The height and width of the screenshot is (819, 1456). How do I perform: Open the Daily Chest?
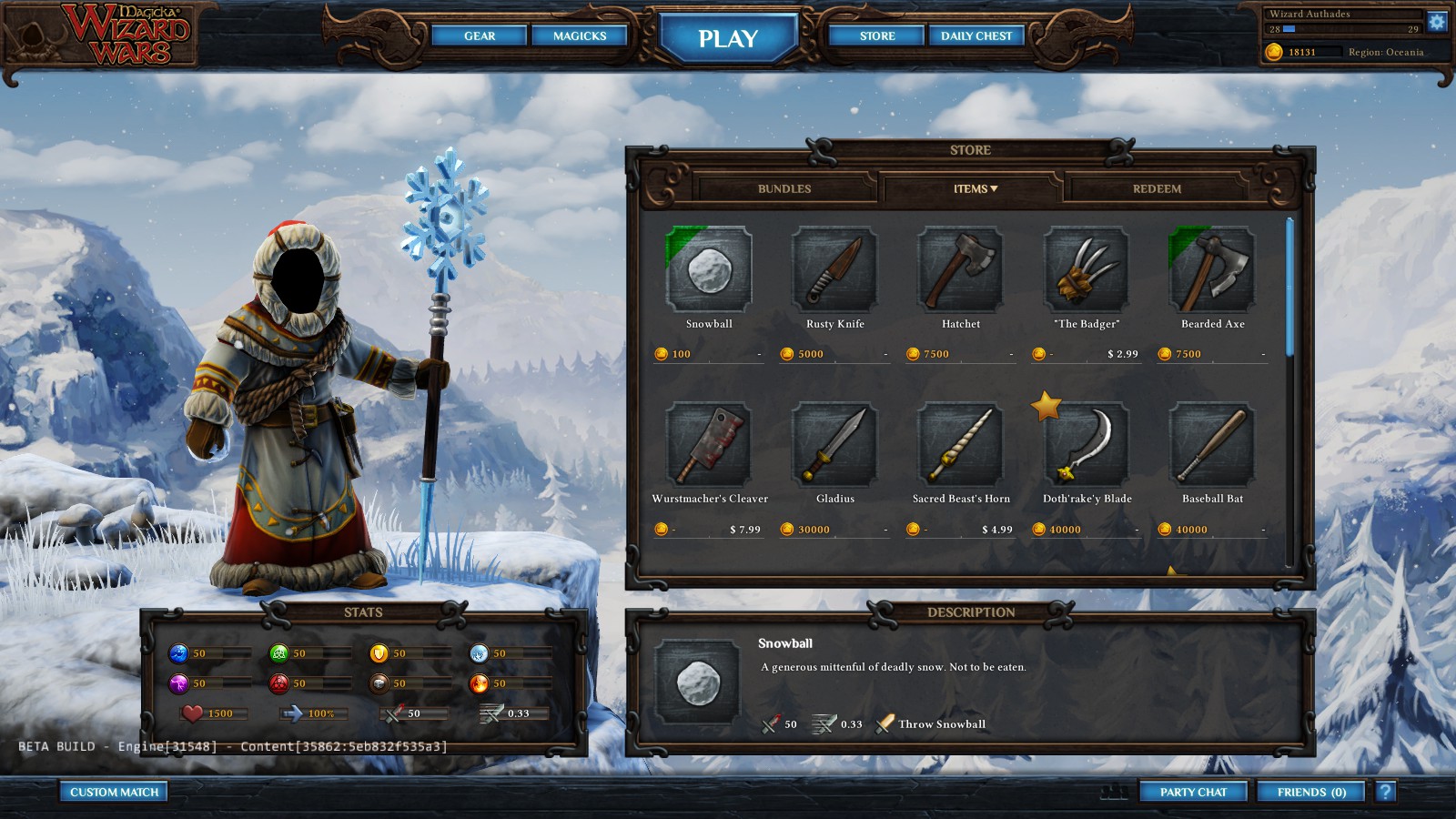tap(976, 35)
